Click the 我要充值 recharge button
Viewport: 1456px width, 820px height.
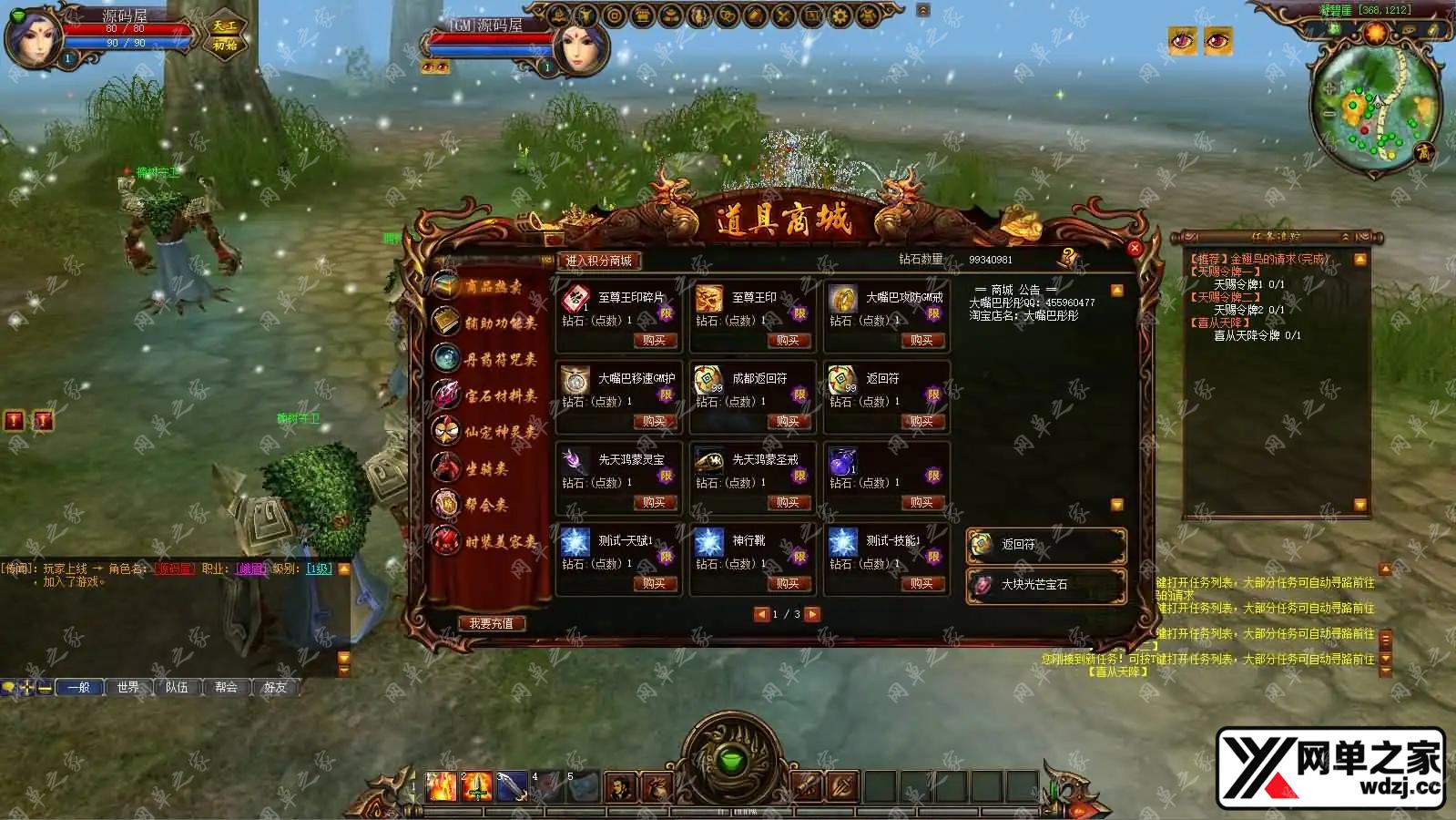tap(491, 624)
